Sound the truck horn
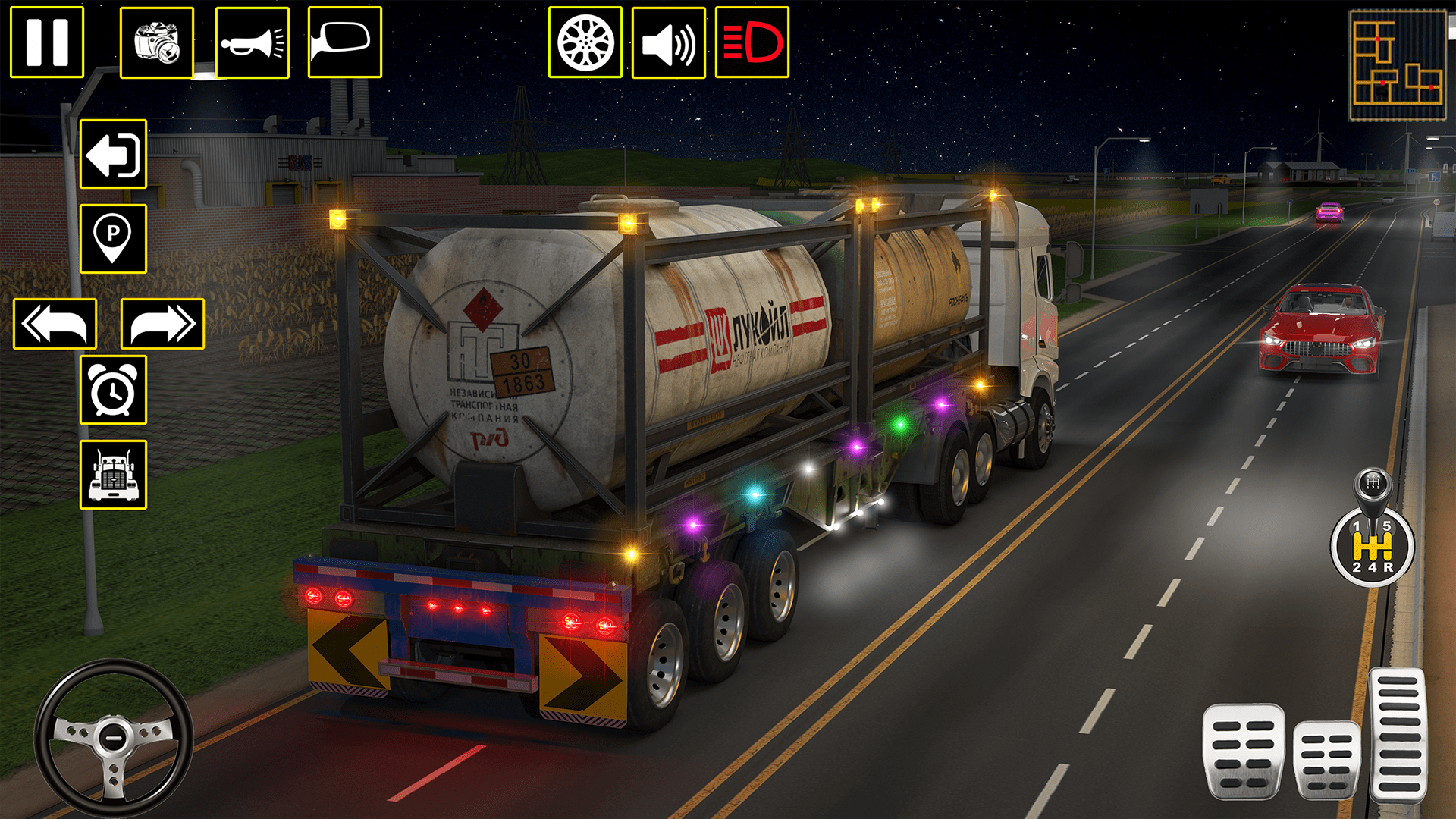The width and height of the screenshot is (1456, 819). (x=254, y=42)
